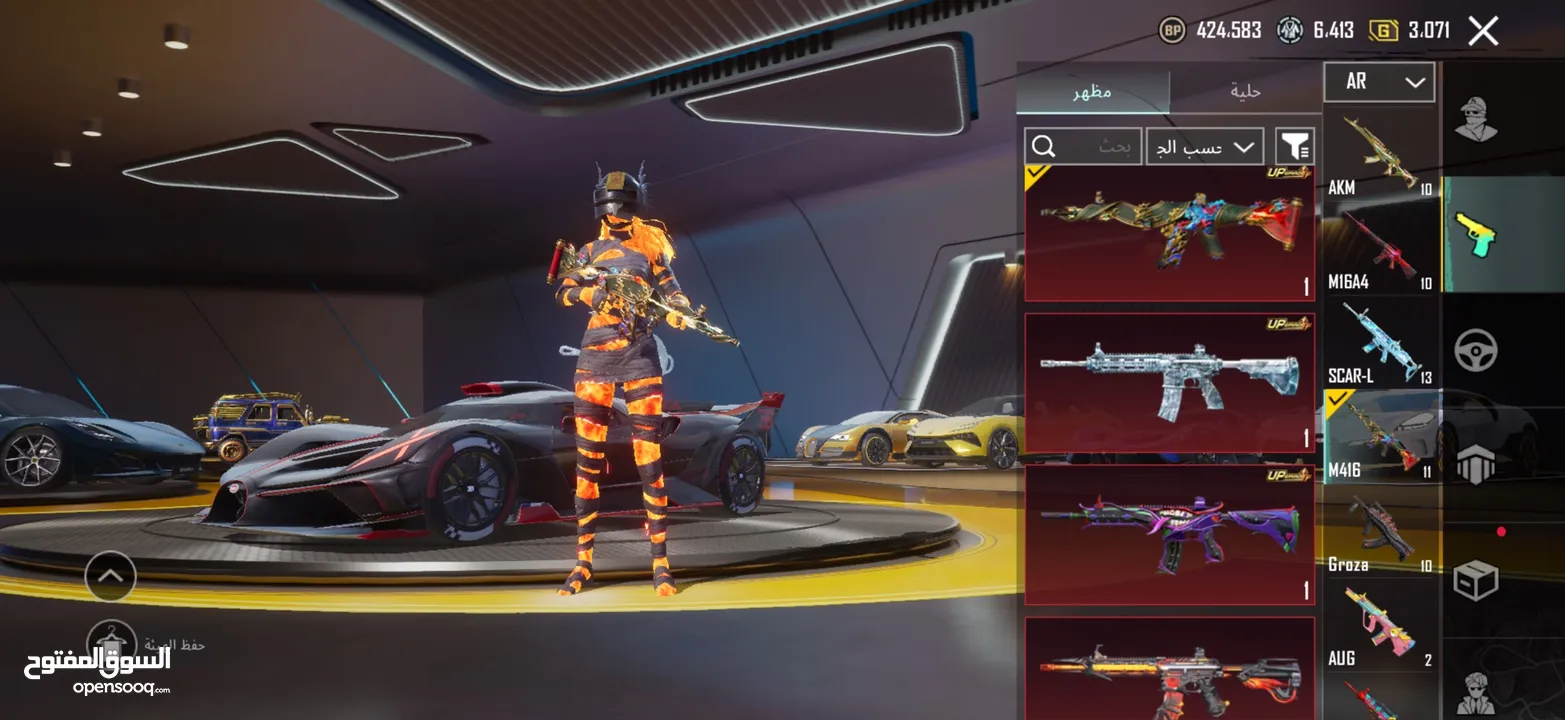Image resolution: width=1565 pixels, height=720 pixels.
Task: Close the inventory with the X button
Action: pos(1483,31)
